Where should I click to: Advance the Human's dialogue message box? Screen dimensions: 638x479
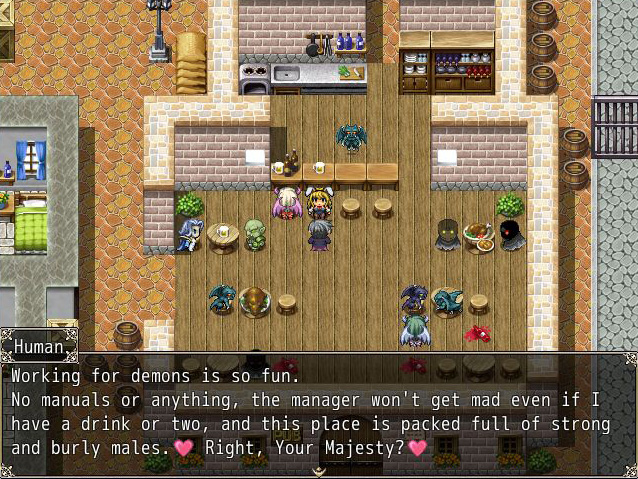[x=318, y=412]
